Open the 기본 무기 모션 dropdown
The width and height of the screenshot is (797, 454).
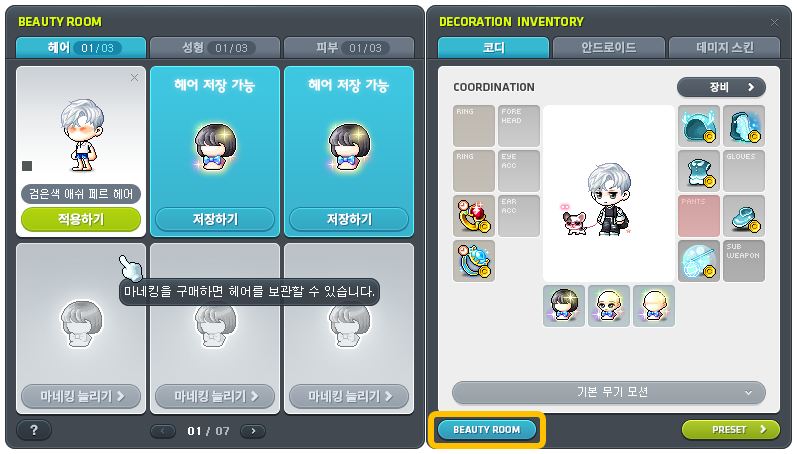609,392
